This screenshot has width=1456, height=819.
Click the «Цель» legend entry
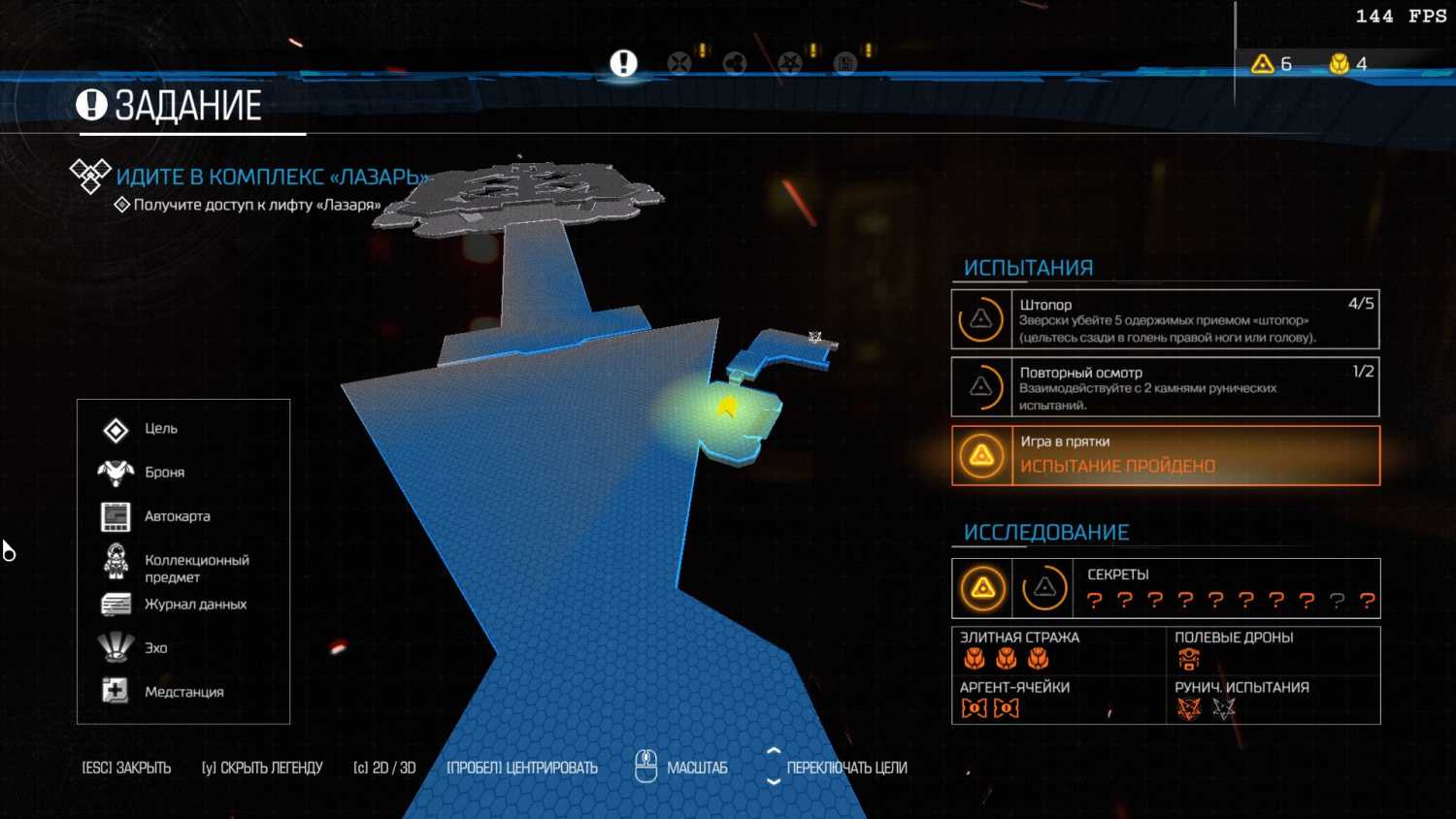(x=161, y=429)
